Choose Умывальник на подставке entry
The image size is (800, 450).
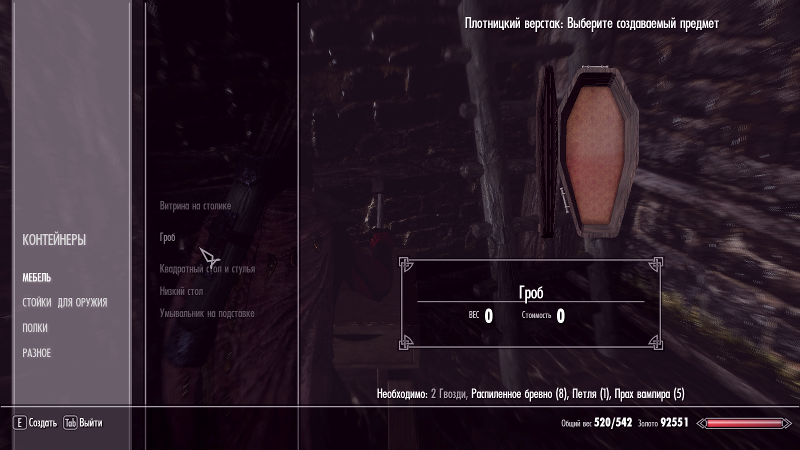coord(207,313)
